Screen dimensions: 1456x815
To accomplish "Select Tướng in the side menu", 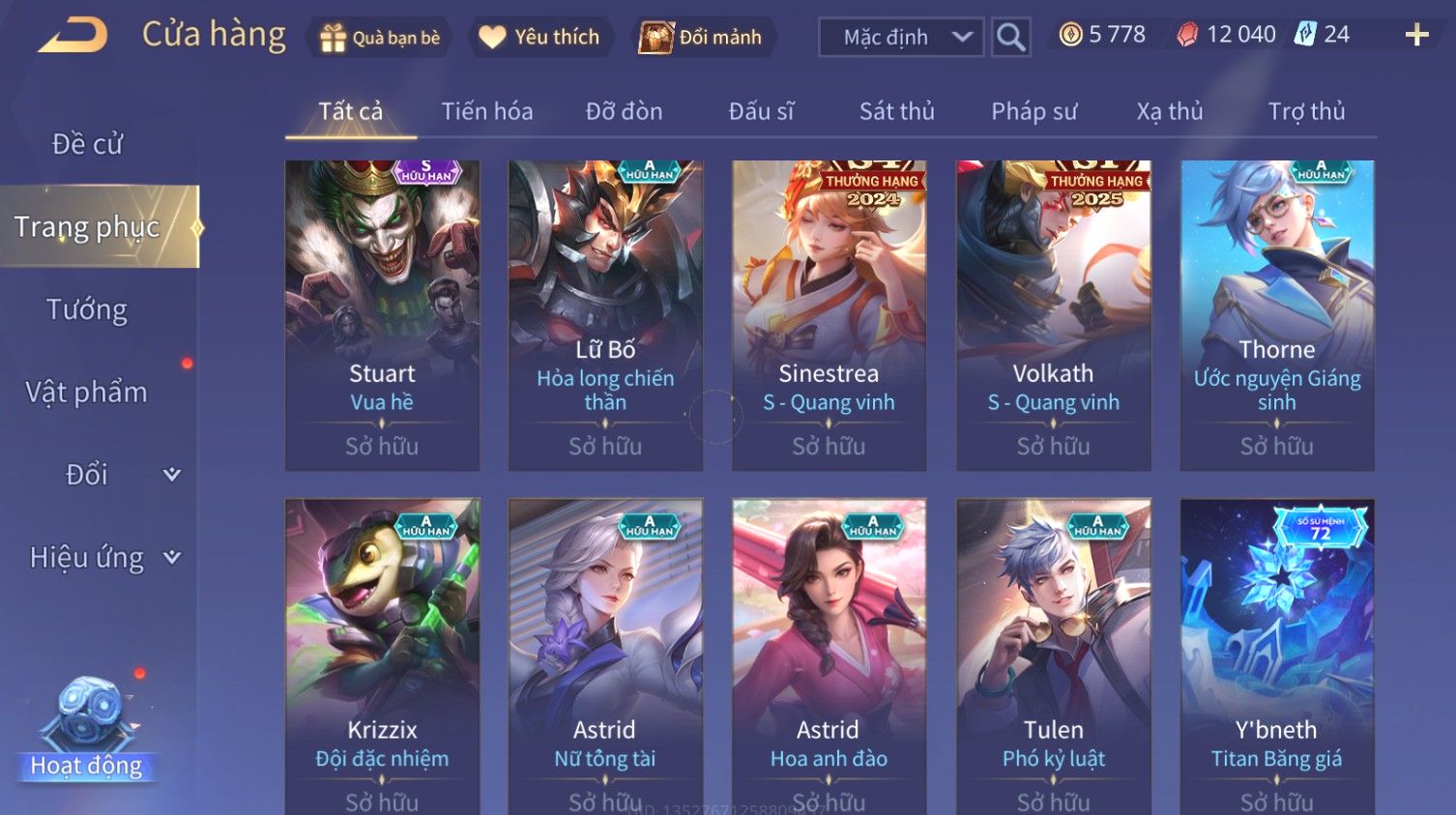I will pyautogui.click(x=87, y=309).
